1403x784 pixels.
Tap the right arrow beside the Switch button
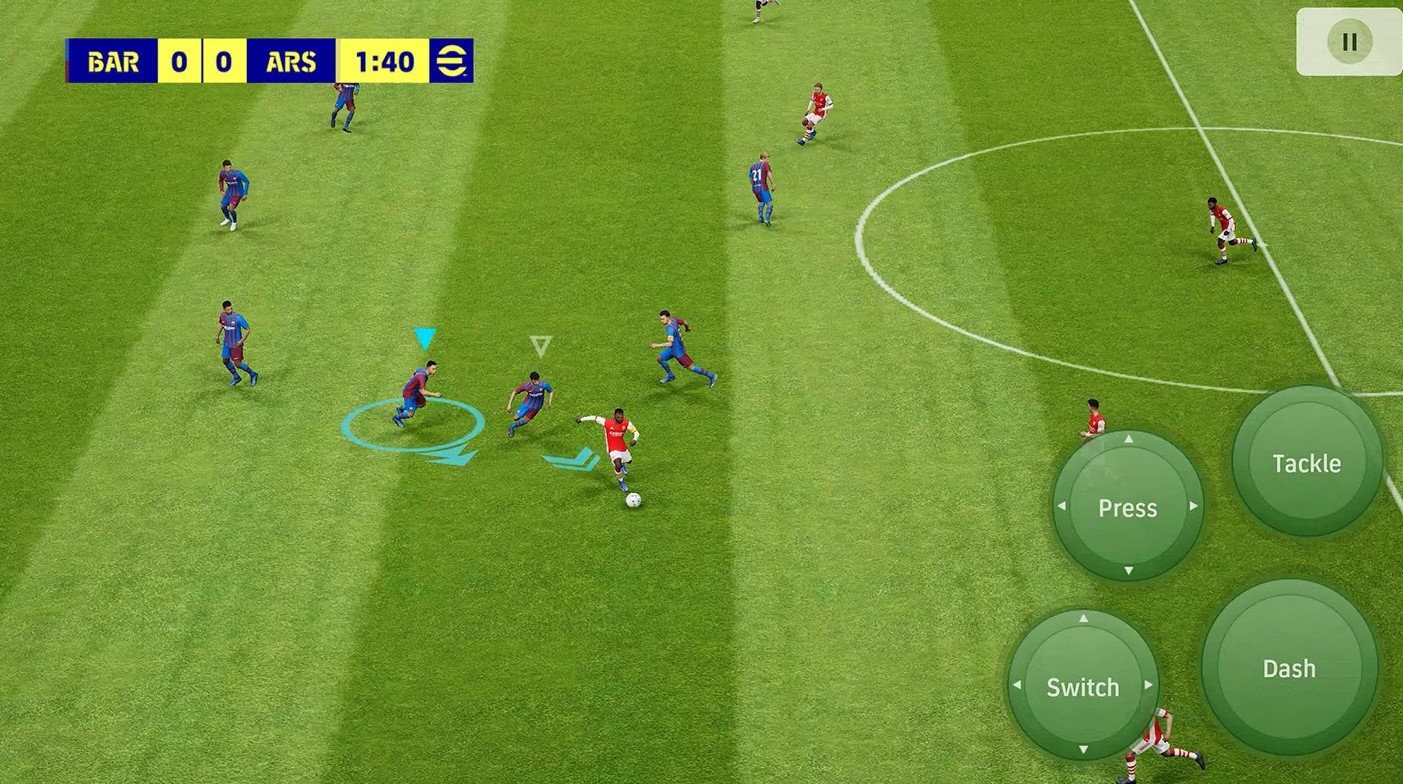[x=1148, y=687]
